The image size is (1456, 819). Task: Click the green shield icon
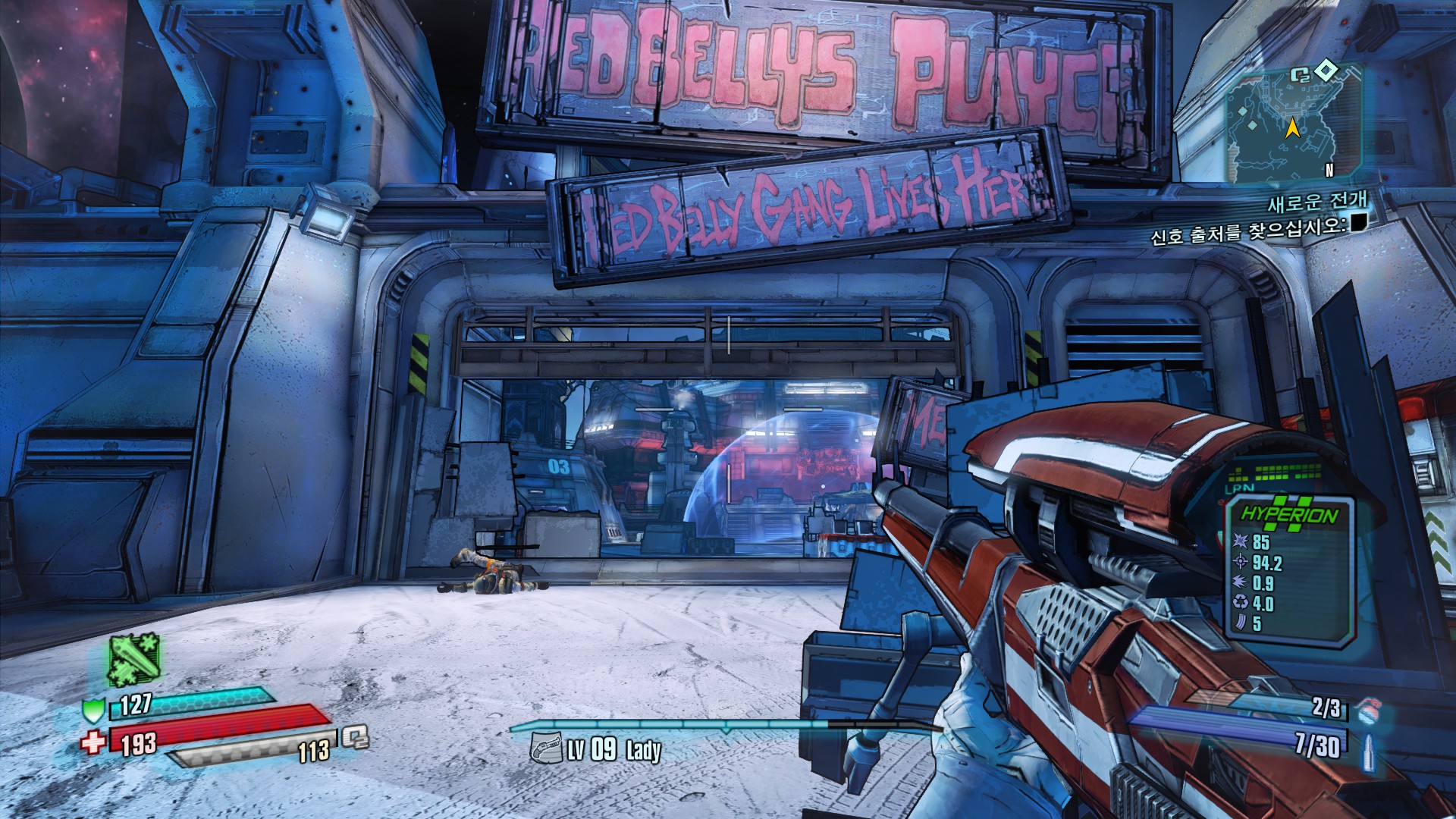[93, 711]
